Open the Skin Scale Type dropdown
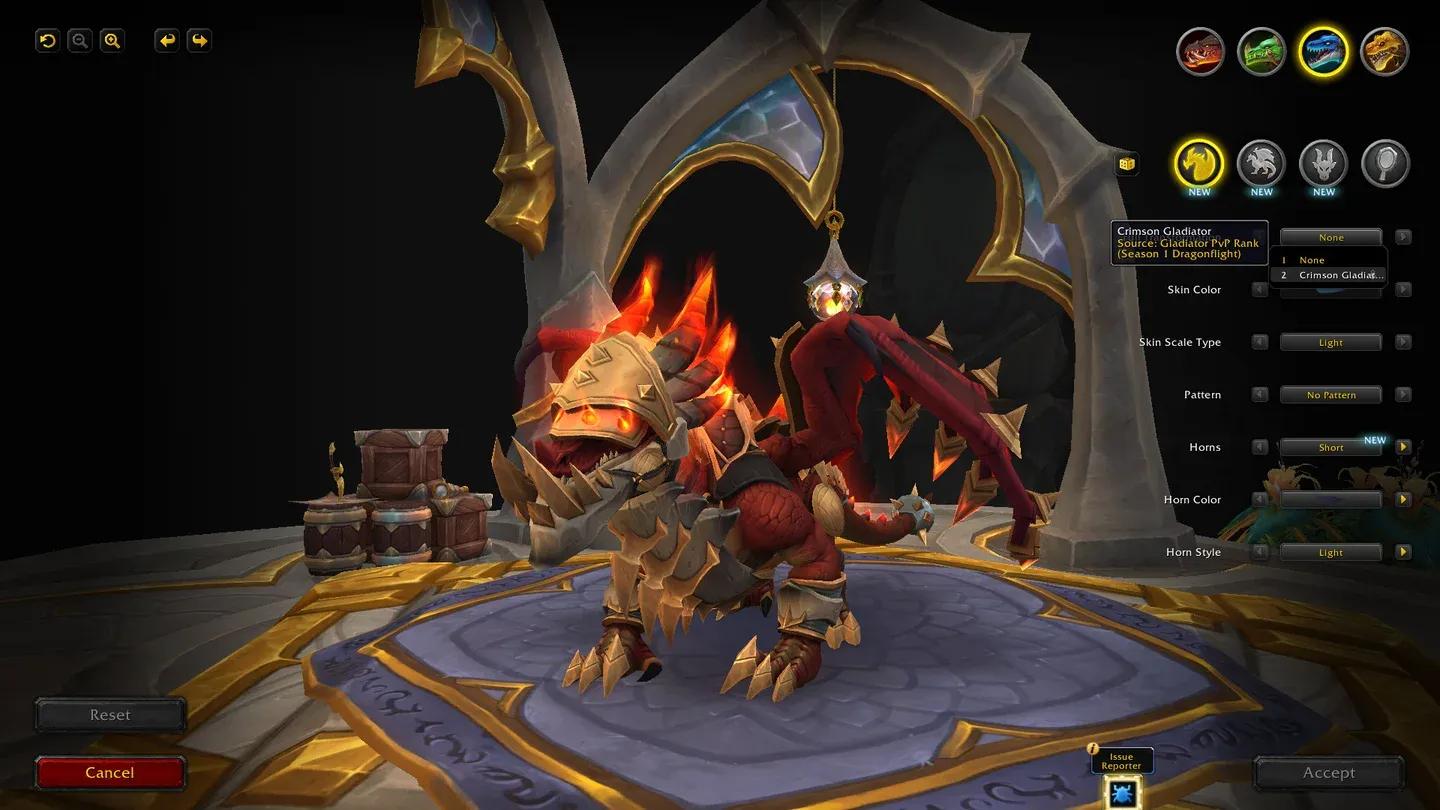Viewport: 1440px width, 810px height. [x=1331, y=341]
